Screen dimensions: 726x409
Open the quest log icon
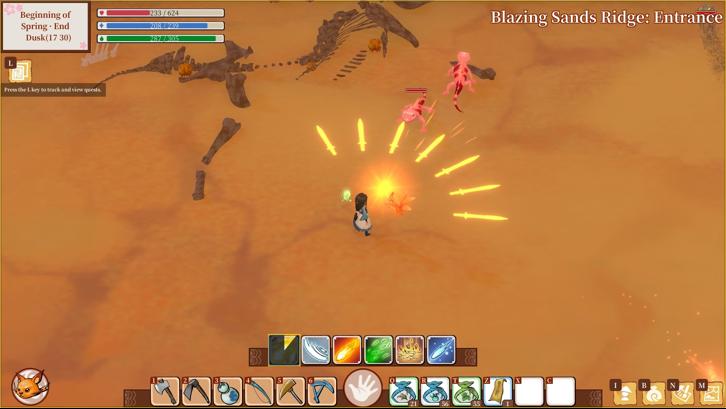(20, 72)
